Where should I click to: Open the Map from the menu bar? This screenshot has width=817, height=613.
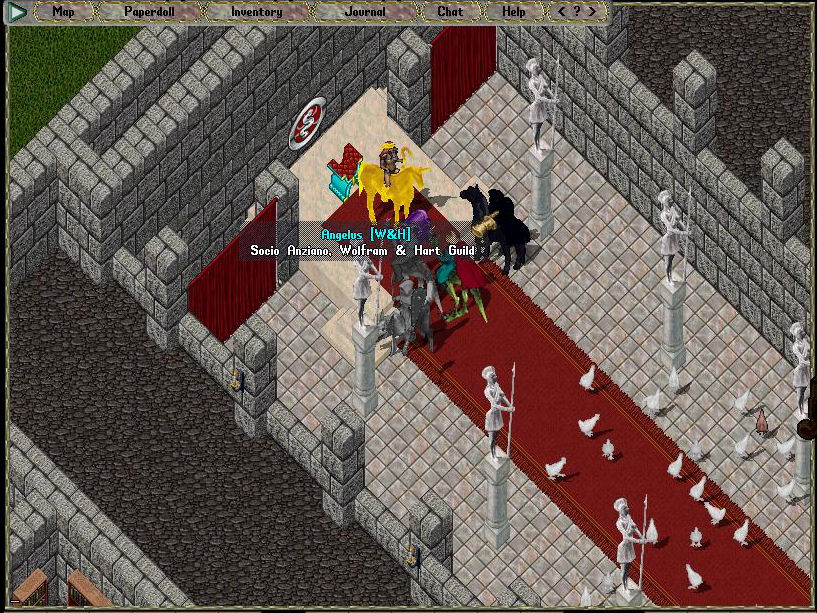(x=63, y=12)
